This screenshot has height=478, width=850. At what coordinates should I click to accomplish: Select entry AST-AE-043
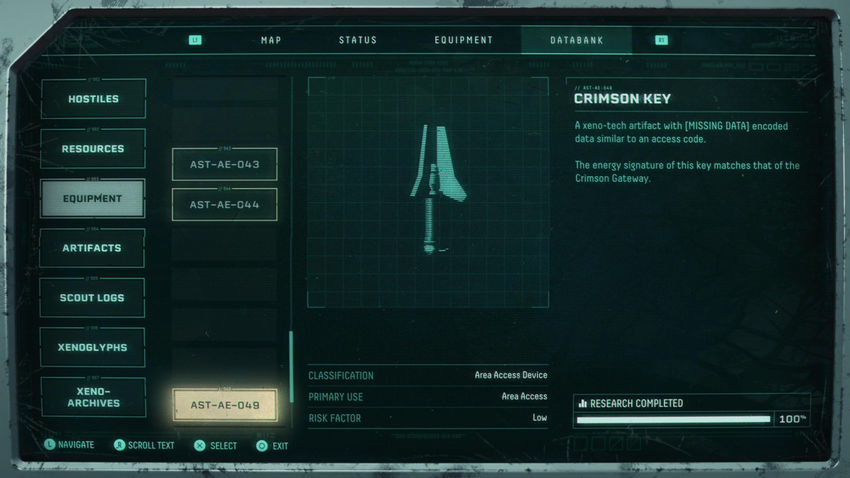point(224,164)
